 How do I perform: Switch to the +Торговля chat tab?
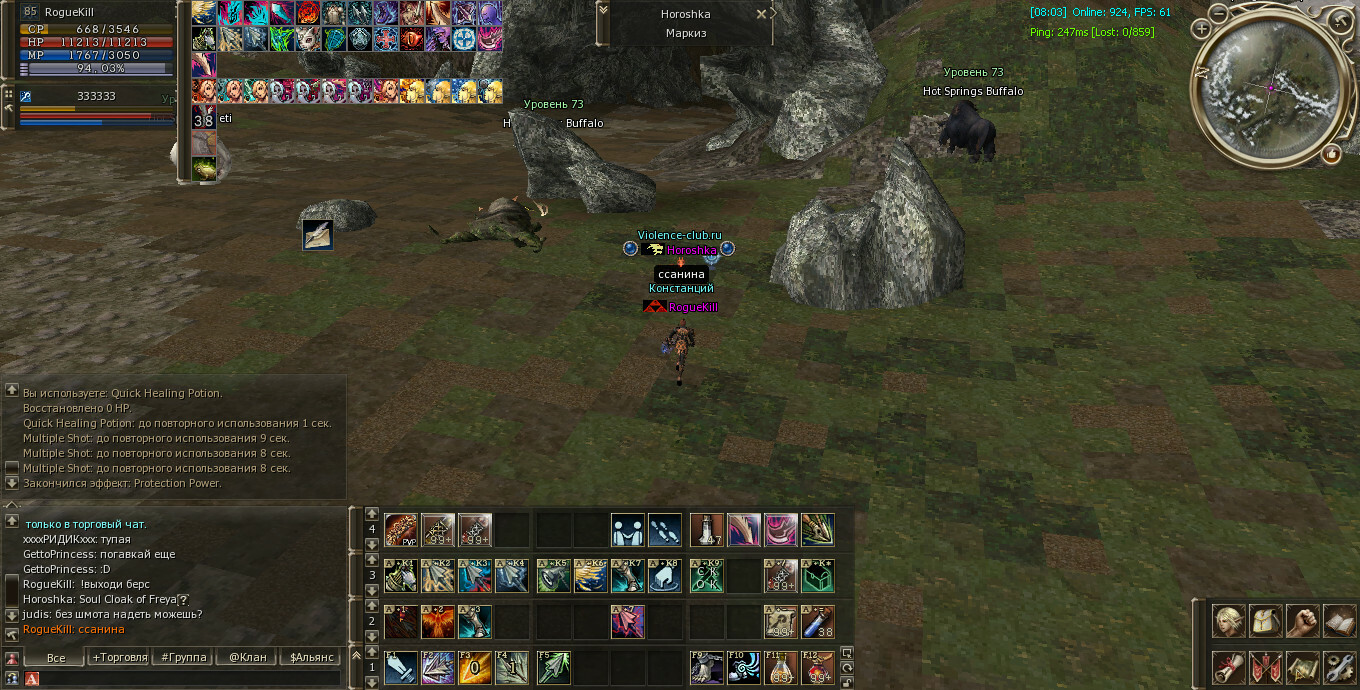119,657
